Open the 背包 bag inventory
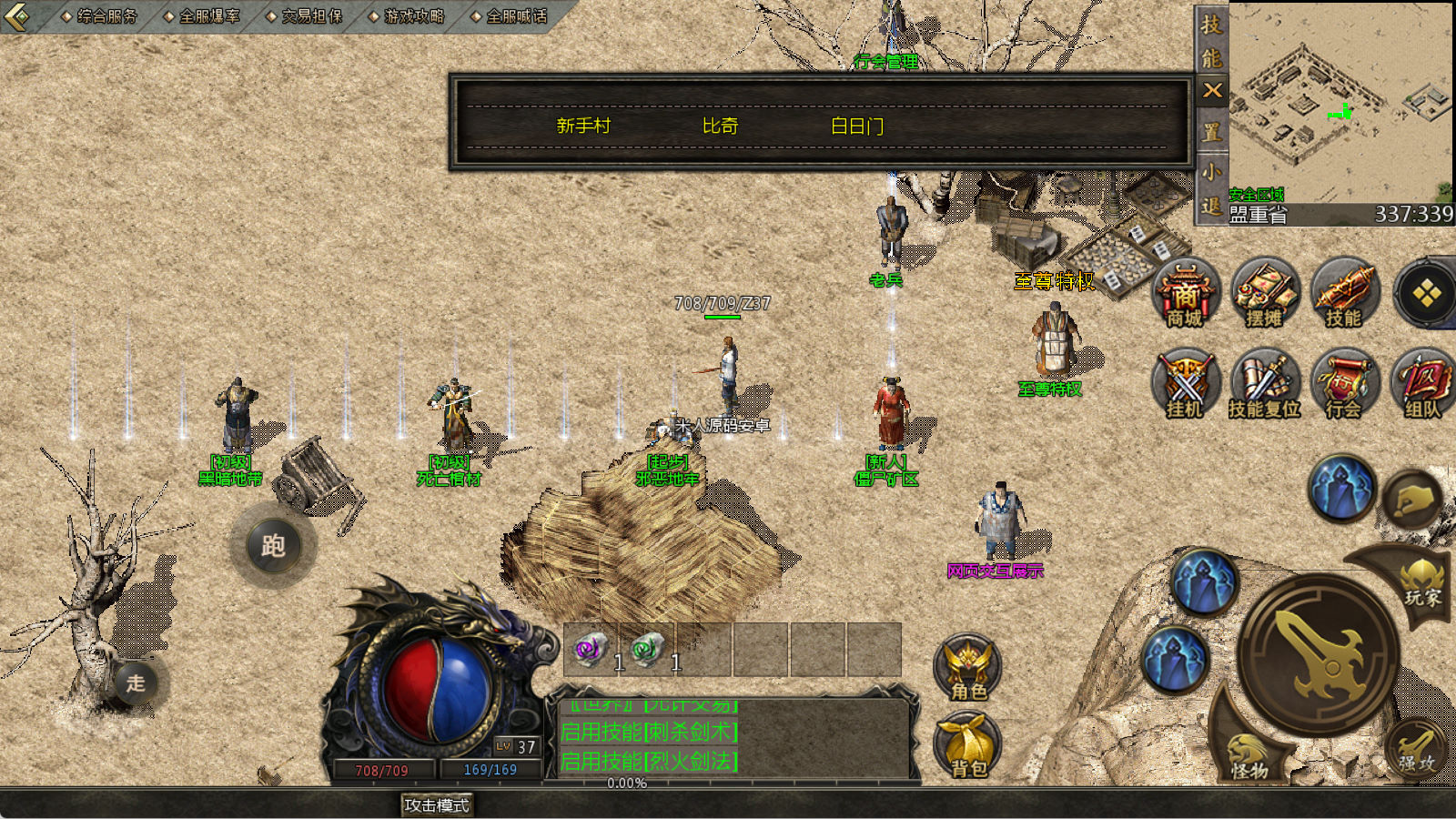This screenshot has width=1456, height=819. 968,746
